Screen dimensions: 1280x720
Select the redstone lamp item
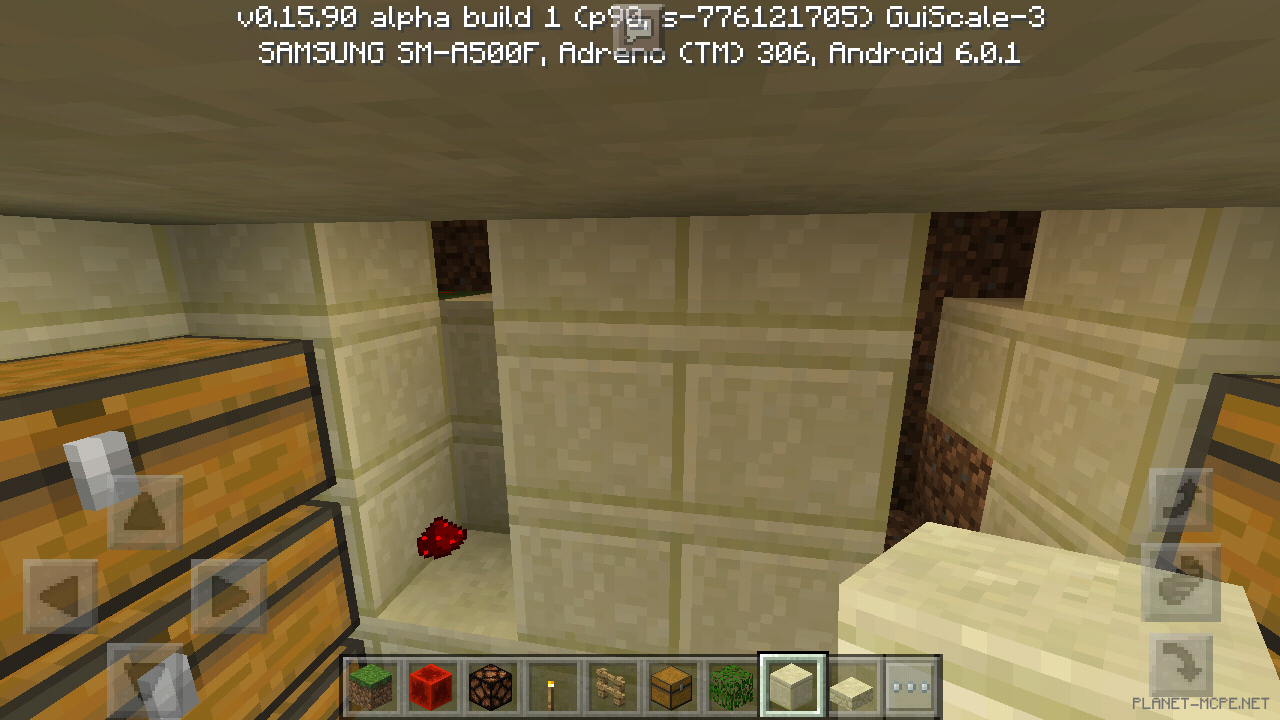(491, 686)
